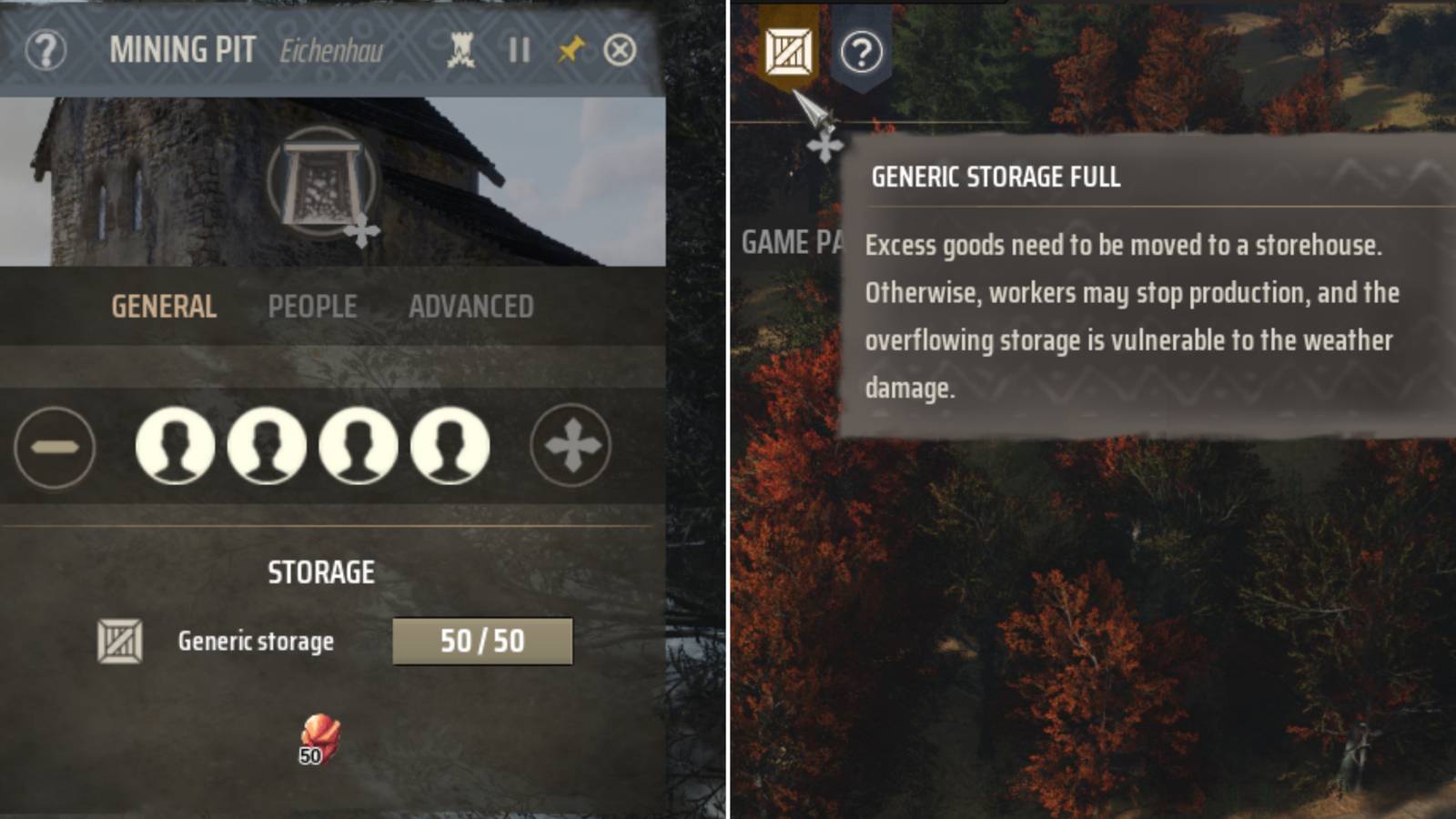Click the 50/50 storage capacity bar
The height and width of the screenshot is (819, 1456).
coord(483,641)
